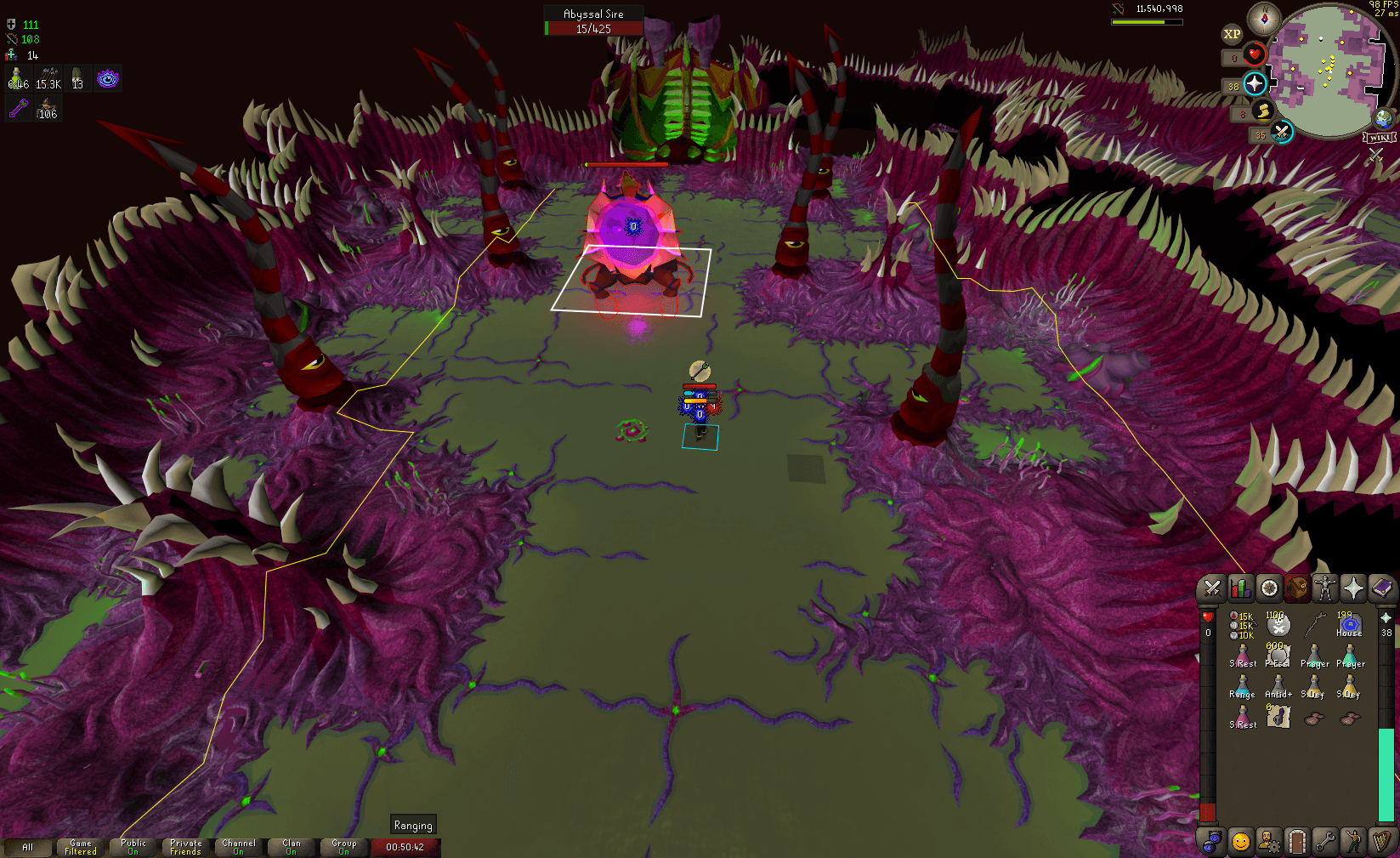Open the Settings wrench icon
The image size is (1400, 858).
1326,840
